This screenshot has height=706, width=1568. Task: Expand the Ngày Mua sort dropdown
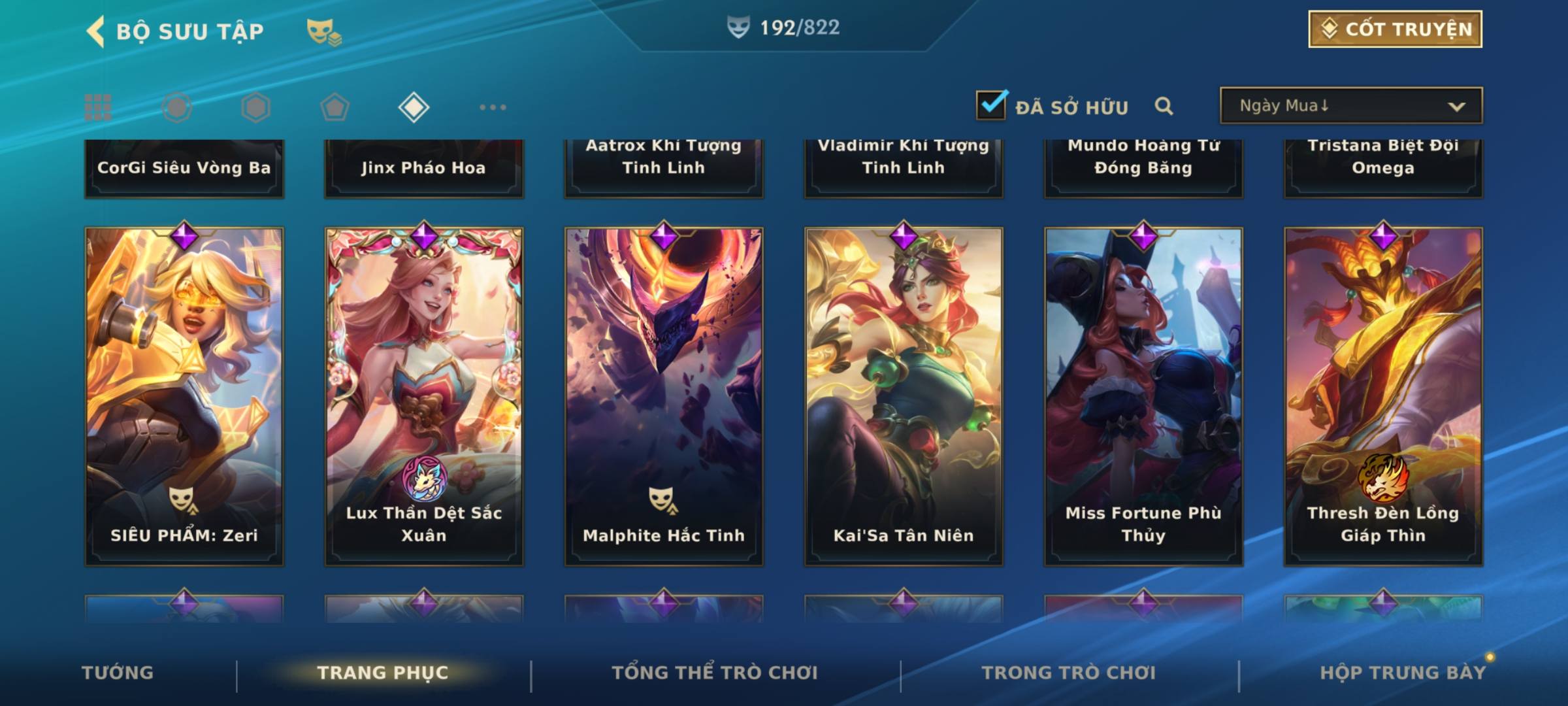coord(1350,106)
